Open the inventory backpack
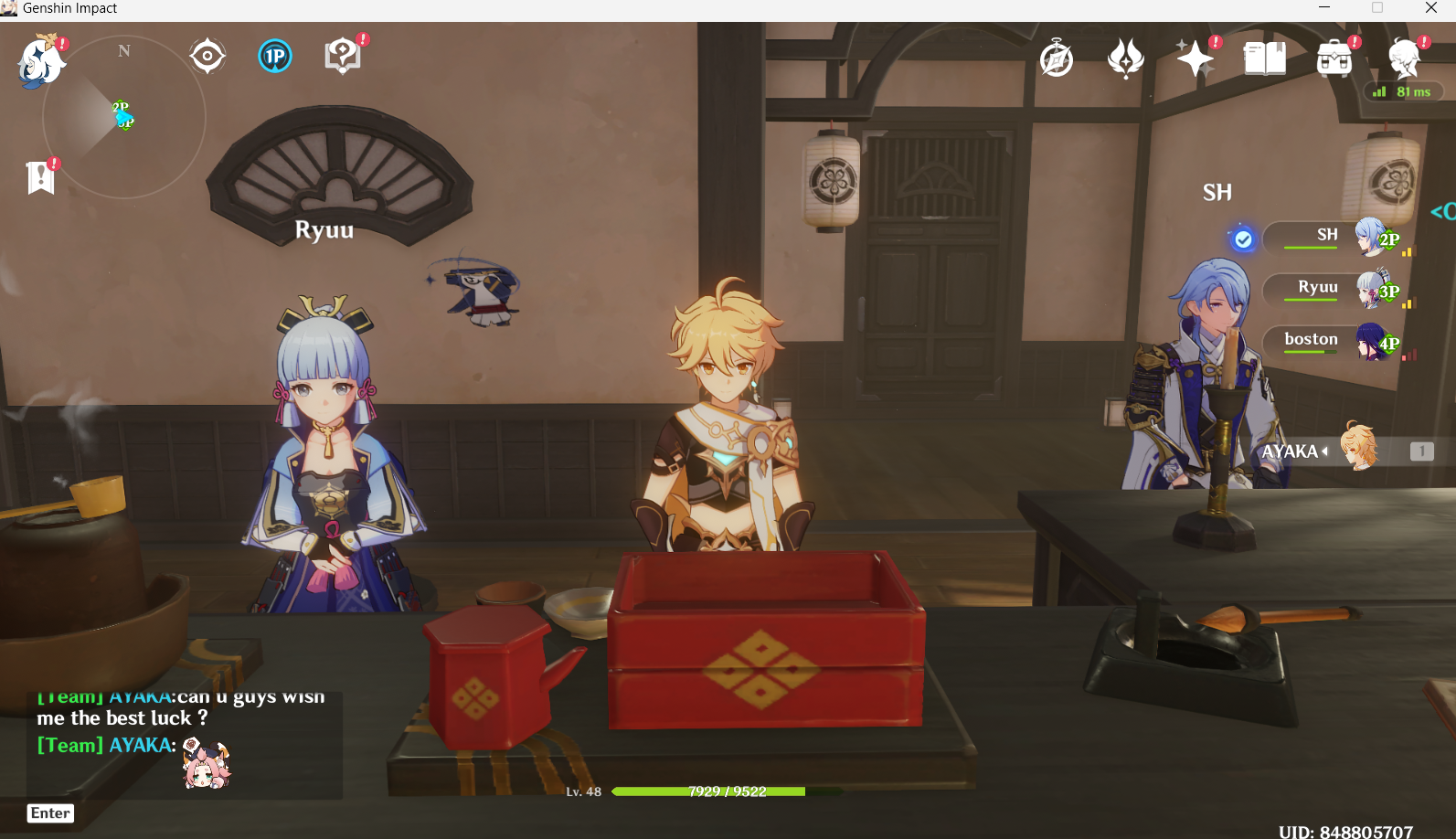This screenshot has height=839, width=1456. (1334, 57)
